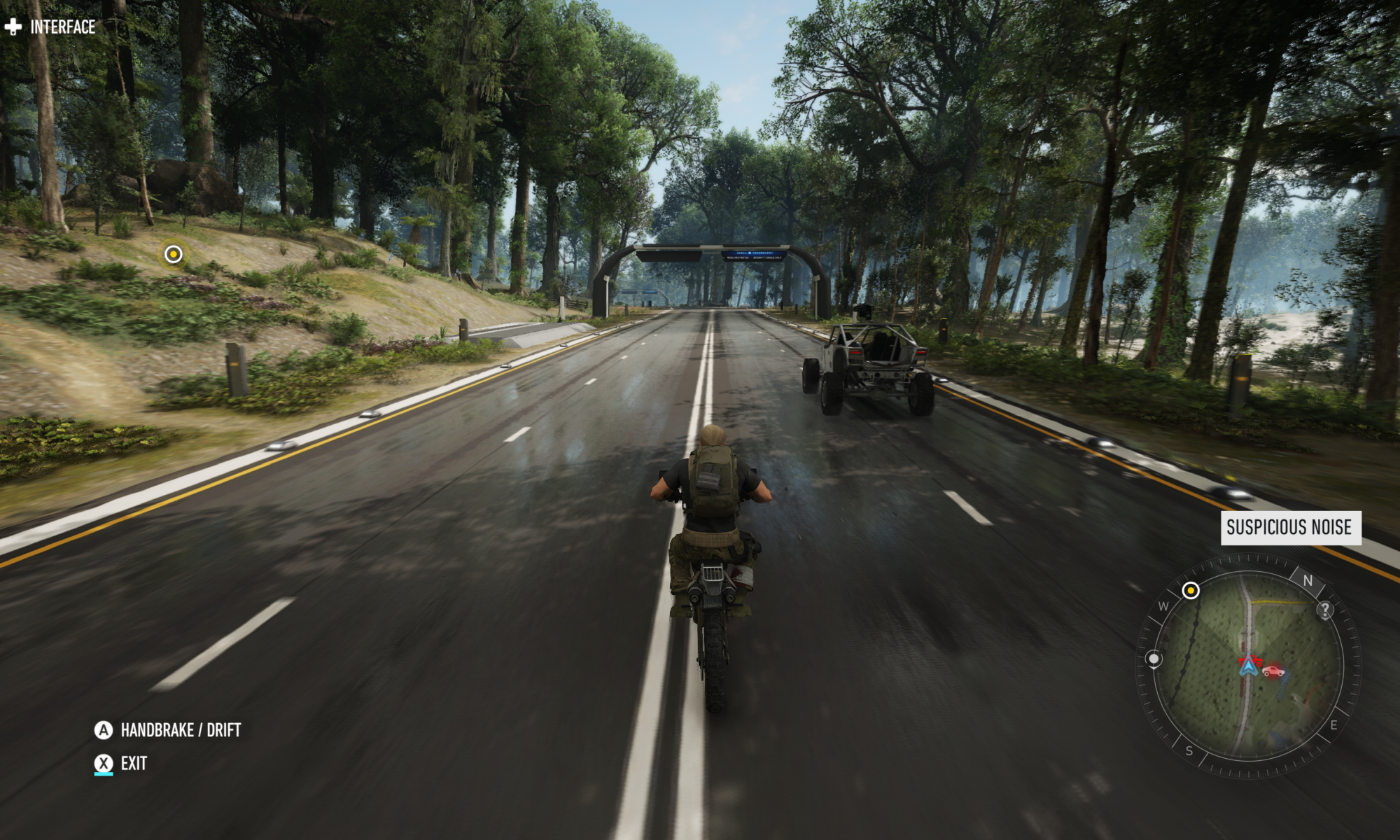
Task: Click the red enemy car icon on the minimap
Action: coord(1273,671)
